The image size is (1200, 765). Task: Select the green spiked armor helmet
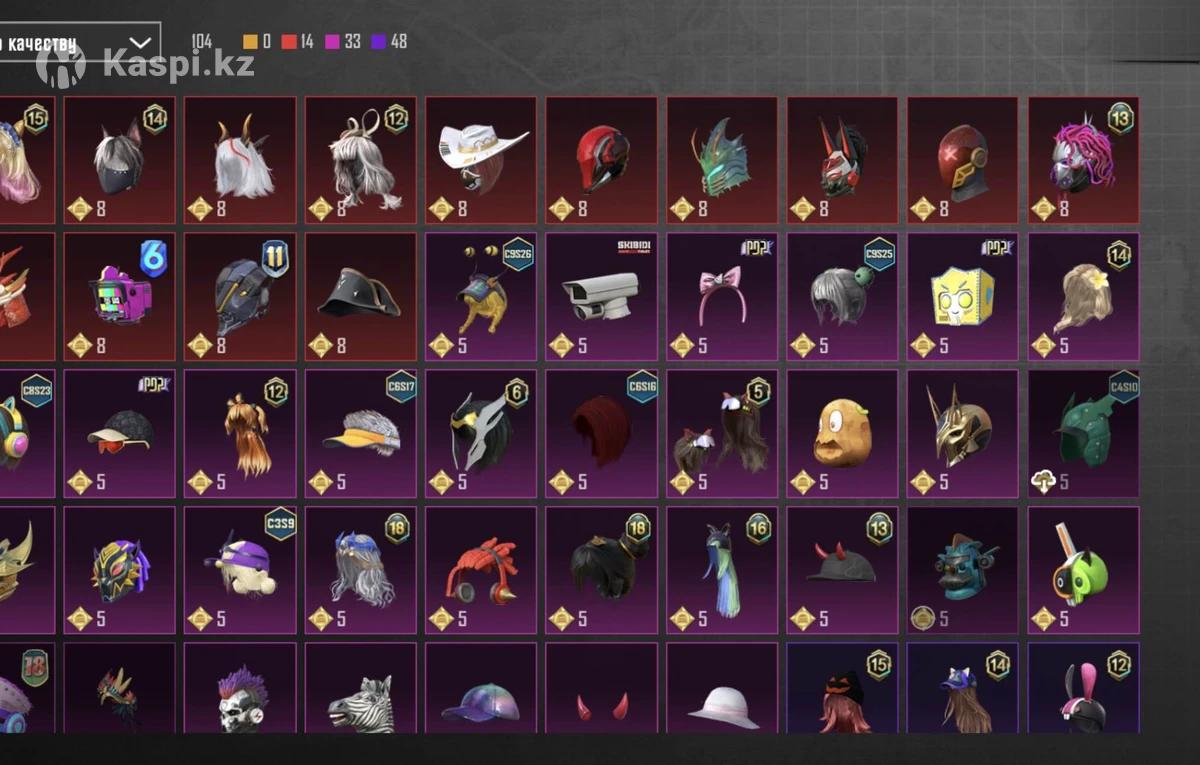point(1083,433)
